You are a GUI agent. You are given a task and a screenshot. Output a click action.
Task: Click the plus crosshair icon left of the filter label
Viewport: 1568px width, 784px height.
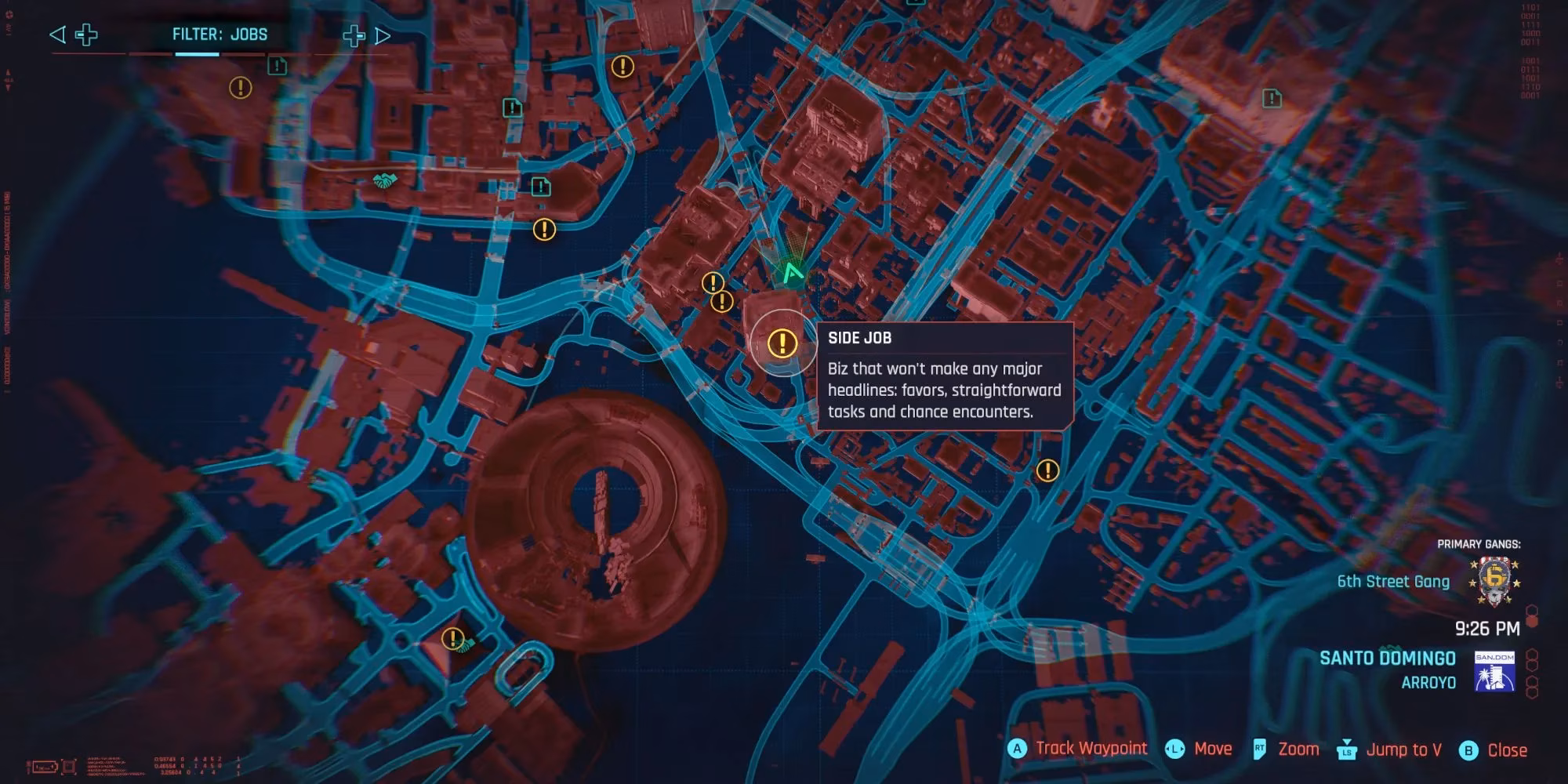point(86,34)
